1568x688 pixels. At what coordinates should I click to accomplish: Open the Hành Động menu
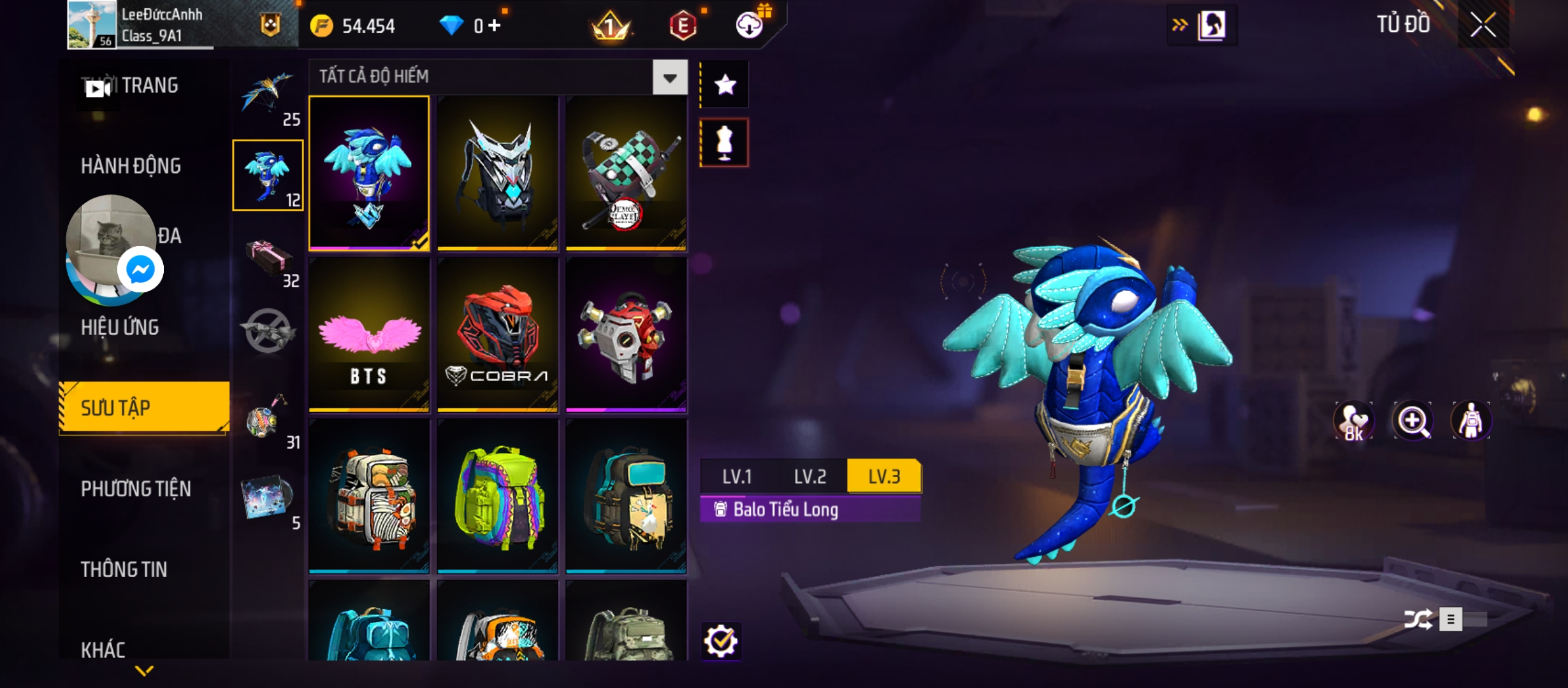pyautogui.click(x=131, y=166)
